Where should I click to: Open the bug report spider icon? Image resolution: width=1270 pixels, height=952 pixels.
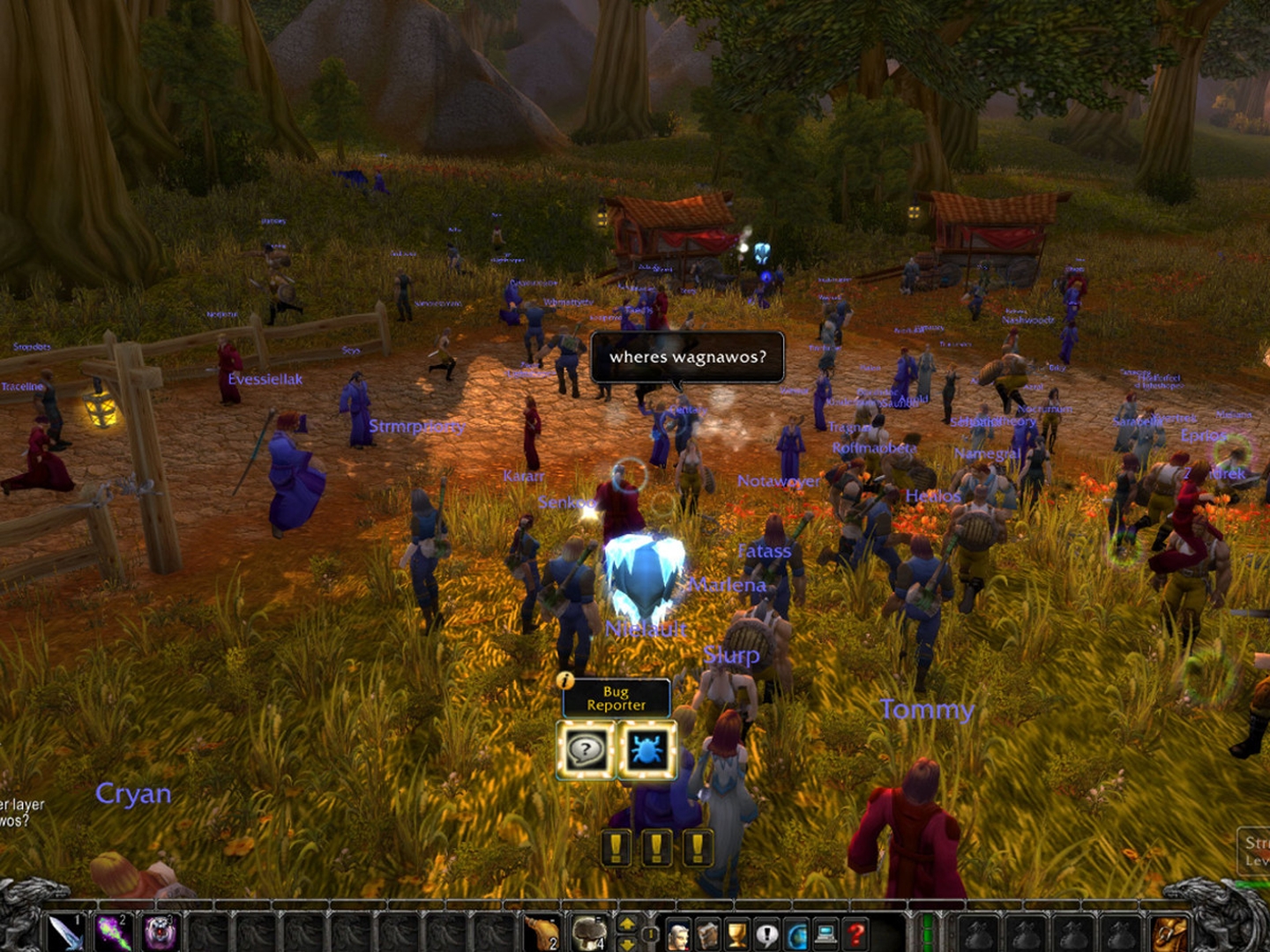(646, 750)
